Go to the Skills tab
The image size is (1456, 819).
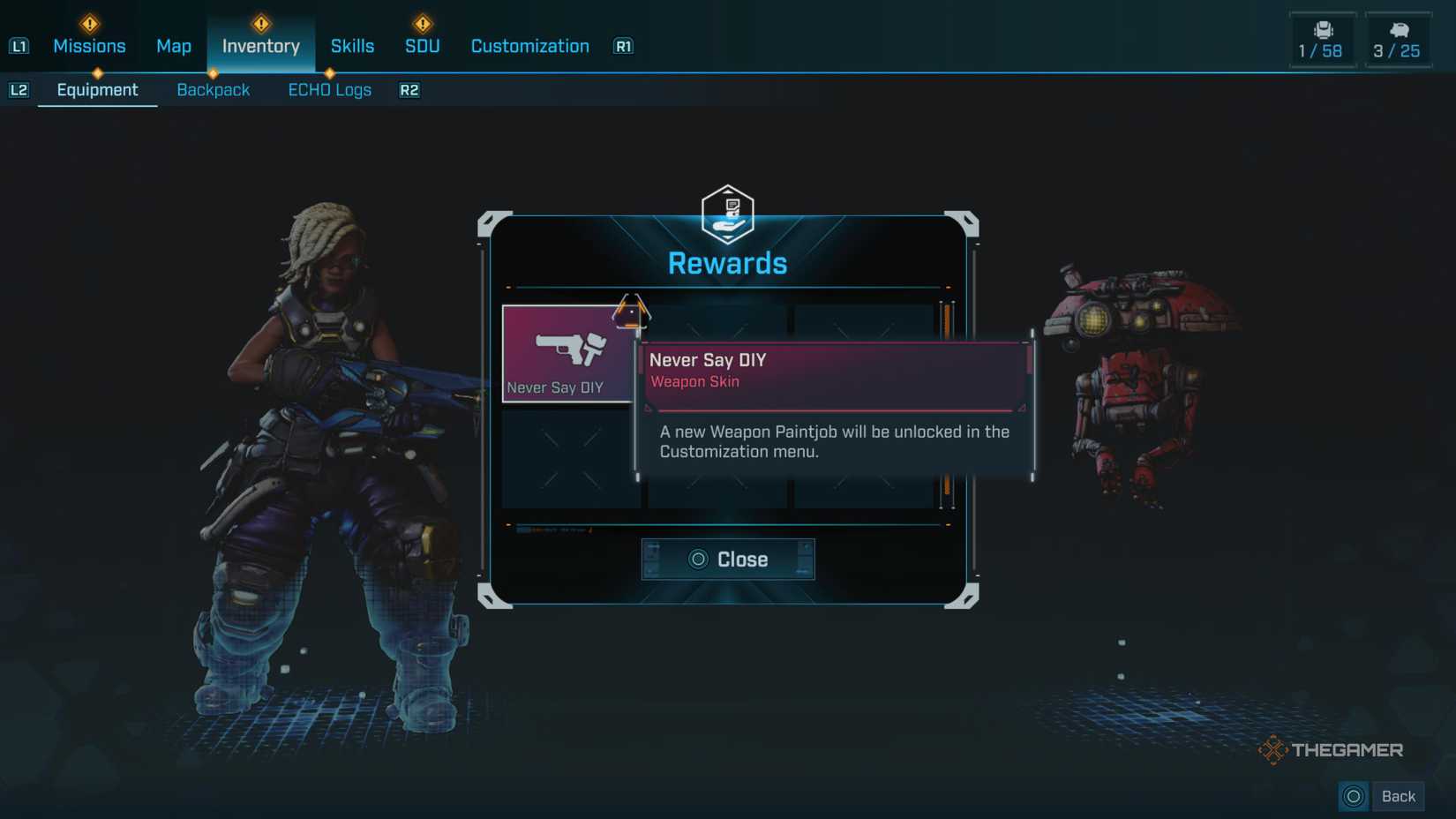(x=352, y=46)
